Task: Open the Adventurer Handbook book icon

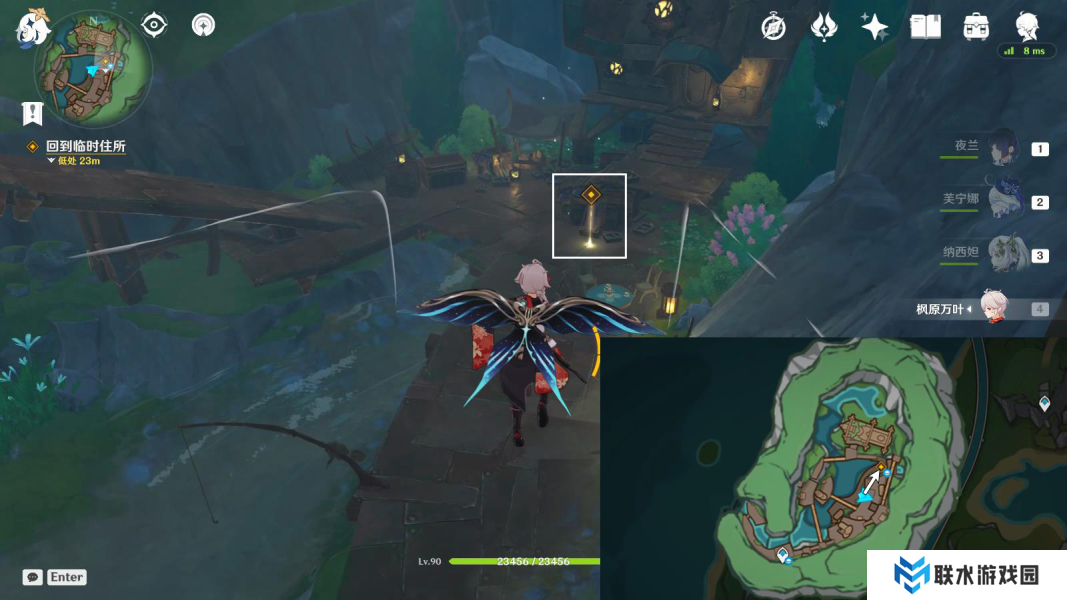Action: [925, 27]
